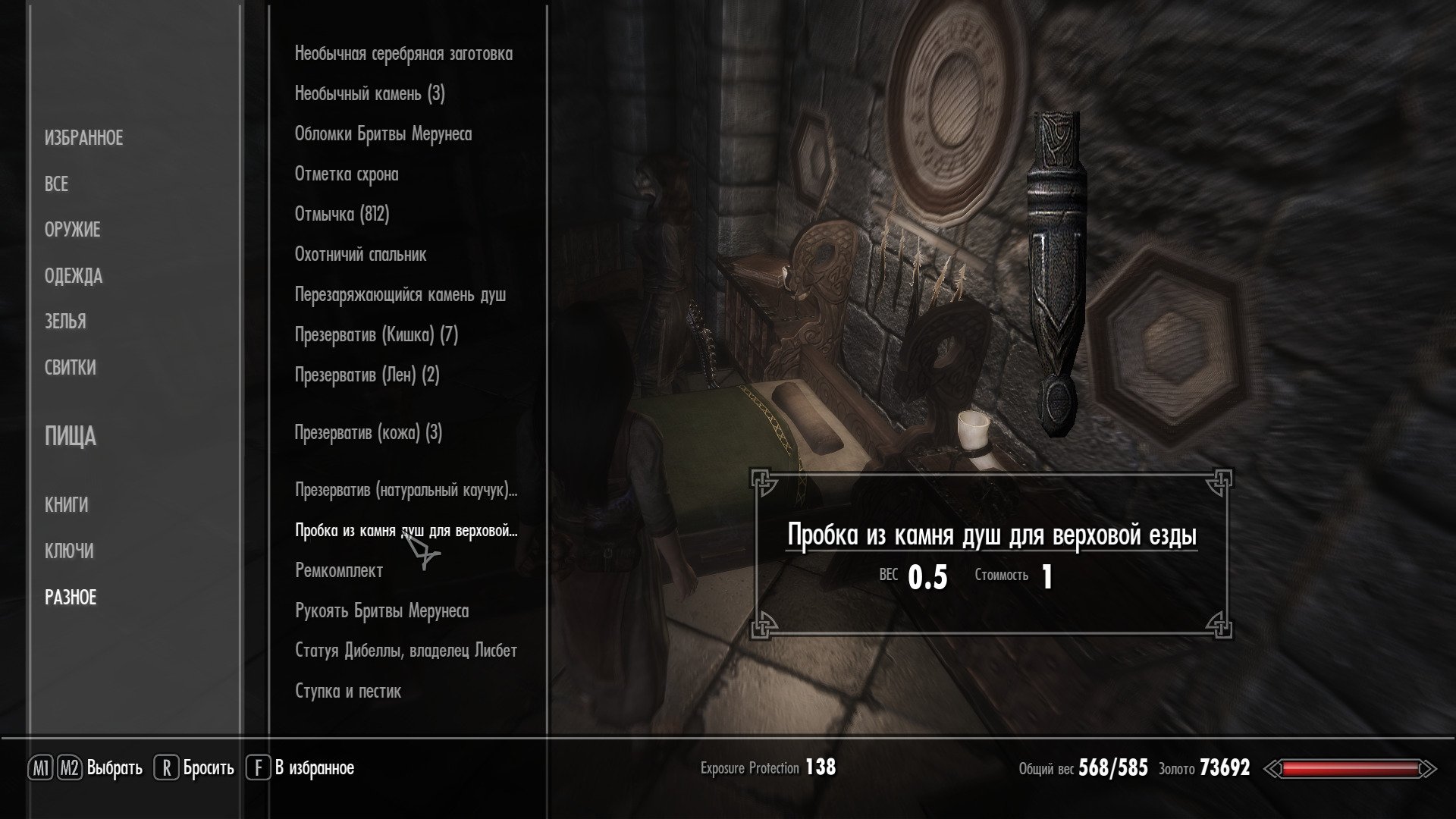1456x819 pixels.
Task: Choose Статуя Дибеллы, владелец Лисбет
Action: [406, 651]
